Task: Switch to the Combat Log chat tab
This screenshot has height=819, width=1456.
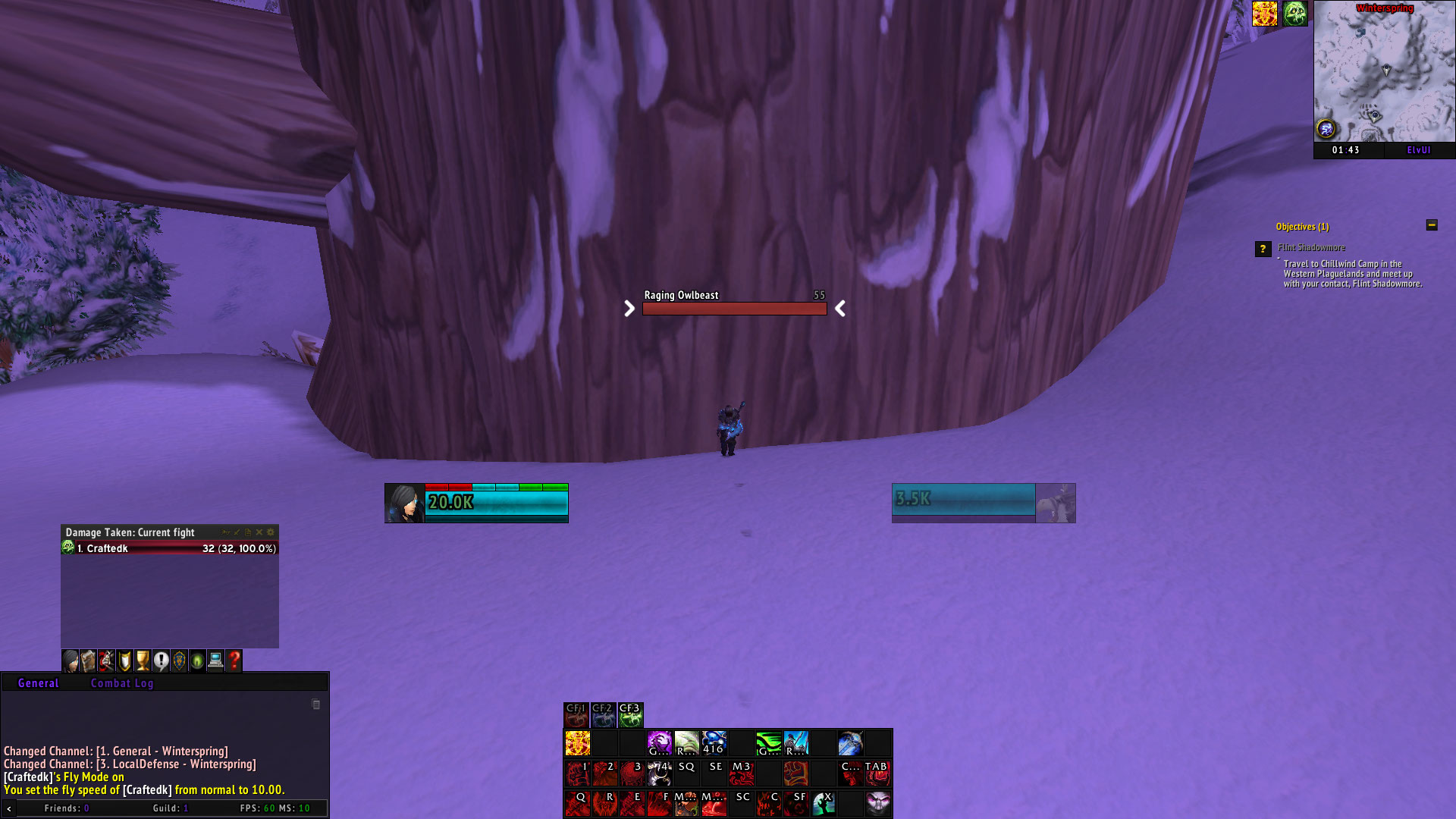Action: 123,683
